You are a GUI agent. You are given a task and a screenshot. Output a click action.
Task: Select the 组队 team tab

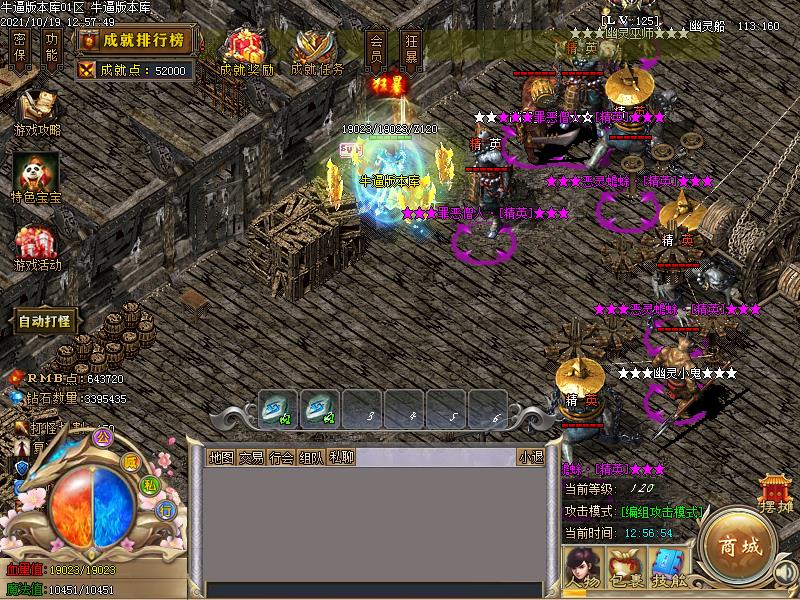[x=311, y=457]
